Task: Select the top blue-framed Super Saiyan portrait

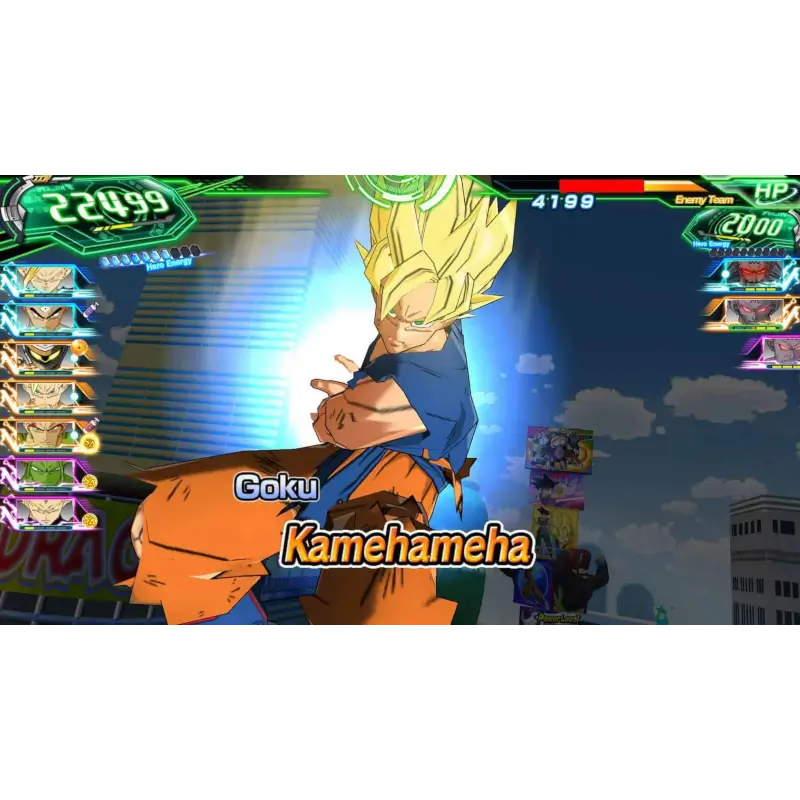Action: [45, 279]
